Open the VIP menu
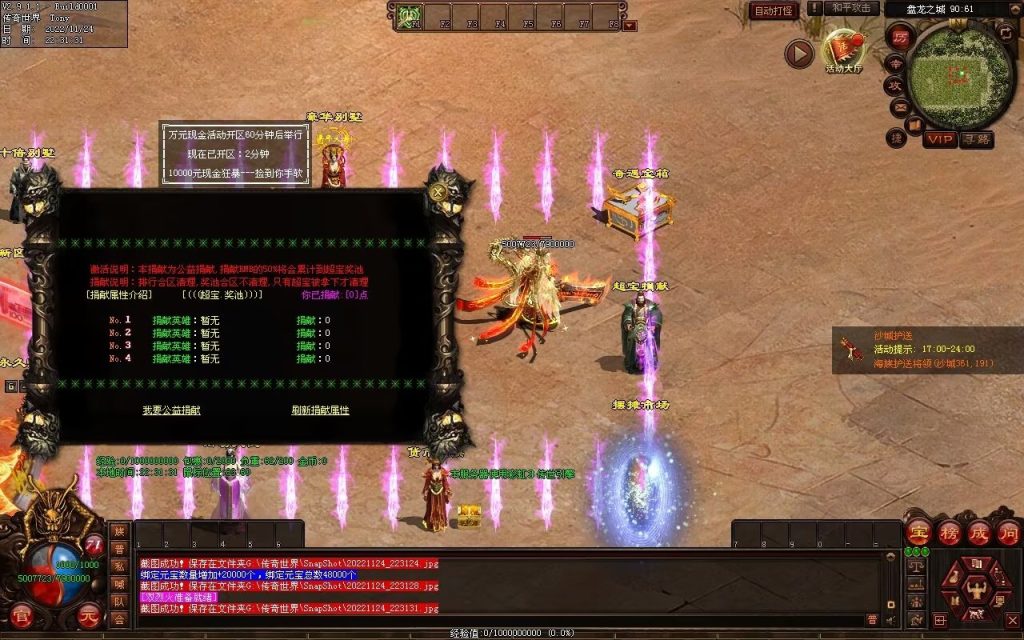 tap(938, 139)
